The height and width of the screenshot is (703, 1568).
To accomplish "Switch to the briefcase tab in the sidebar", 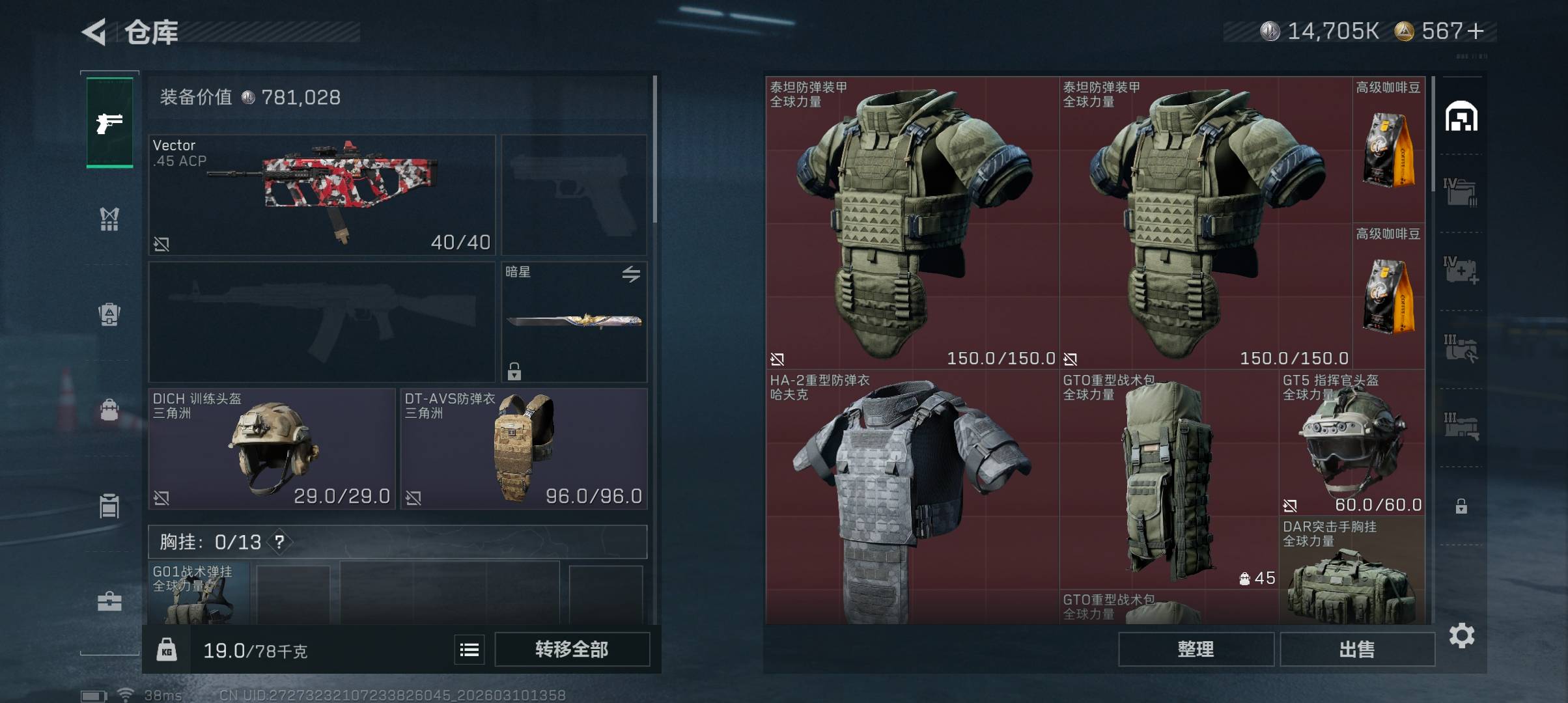I will [109, 601].
